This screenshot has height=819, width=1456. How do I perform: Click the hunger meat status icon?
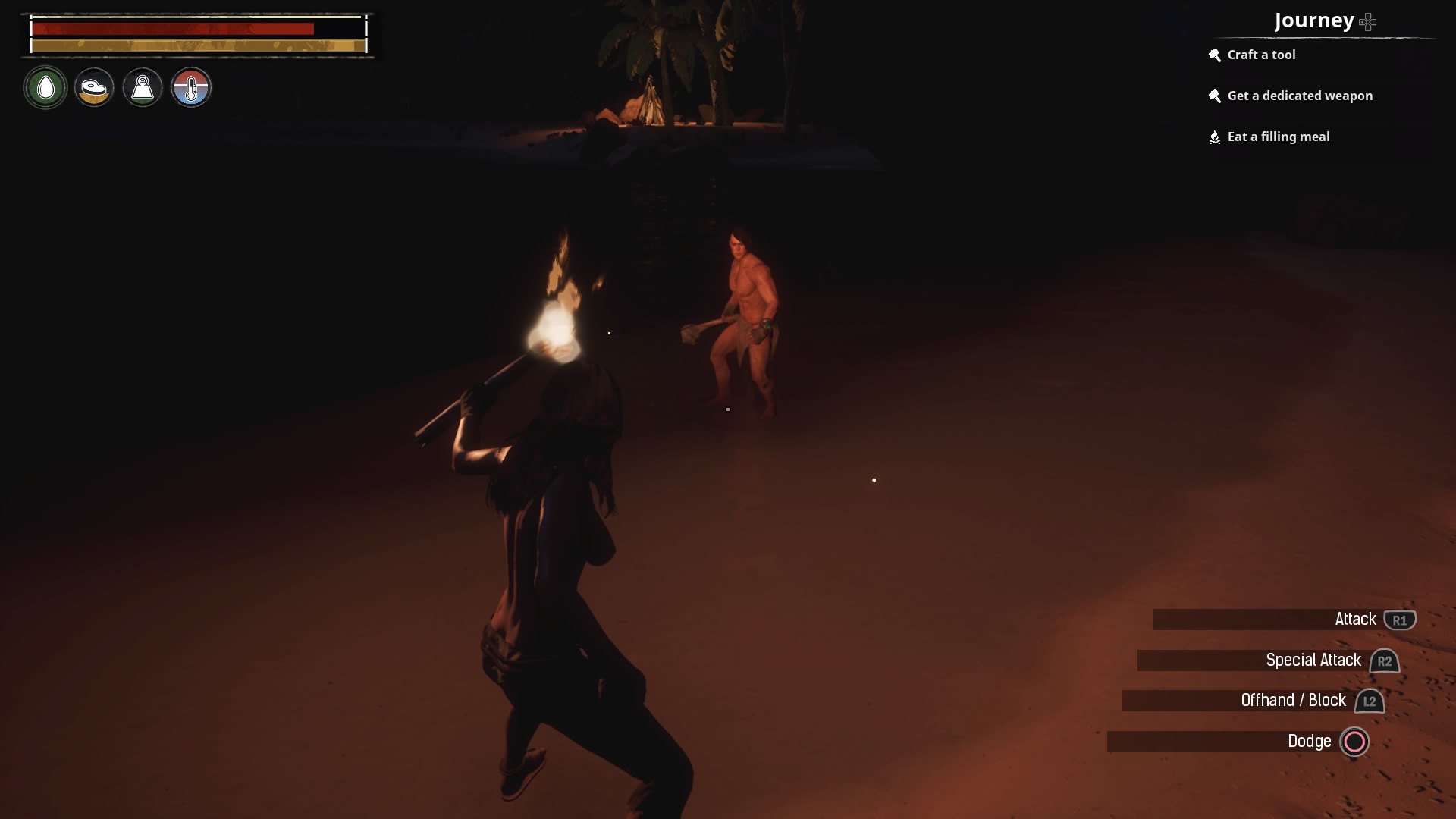click(94, 88)
